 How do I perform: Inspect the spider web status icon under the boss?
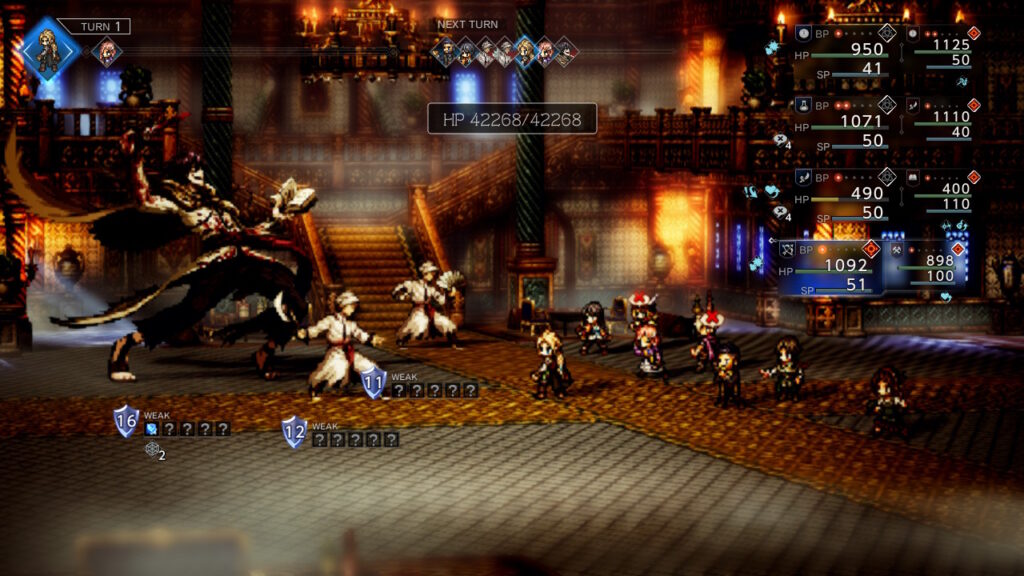pos(151,450)
